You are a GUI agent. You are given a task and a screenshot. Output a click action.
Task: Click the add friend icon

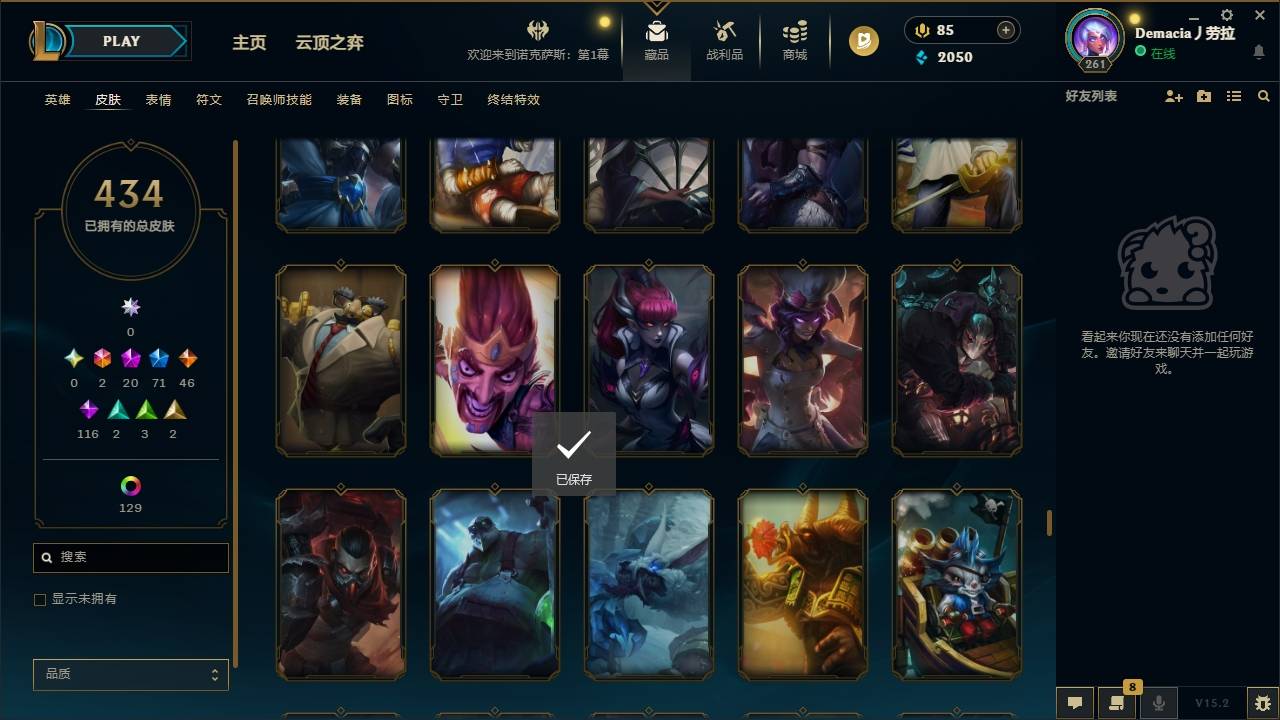click(x=1172, y=96)
